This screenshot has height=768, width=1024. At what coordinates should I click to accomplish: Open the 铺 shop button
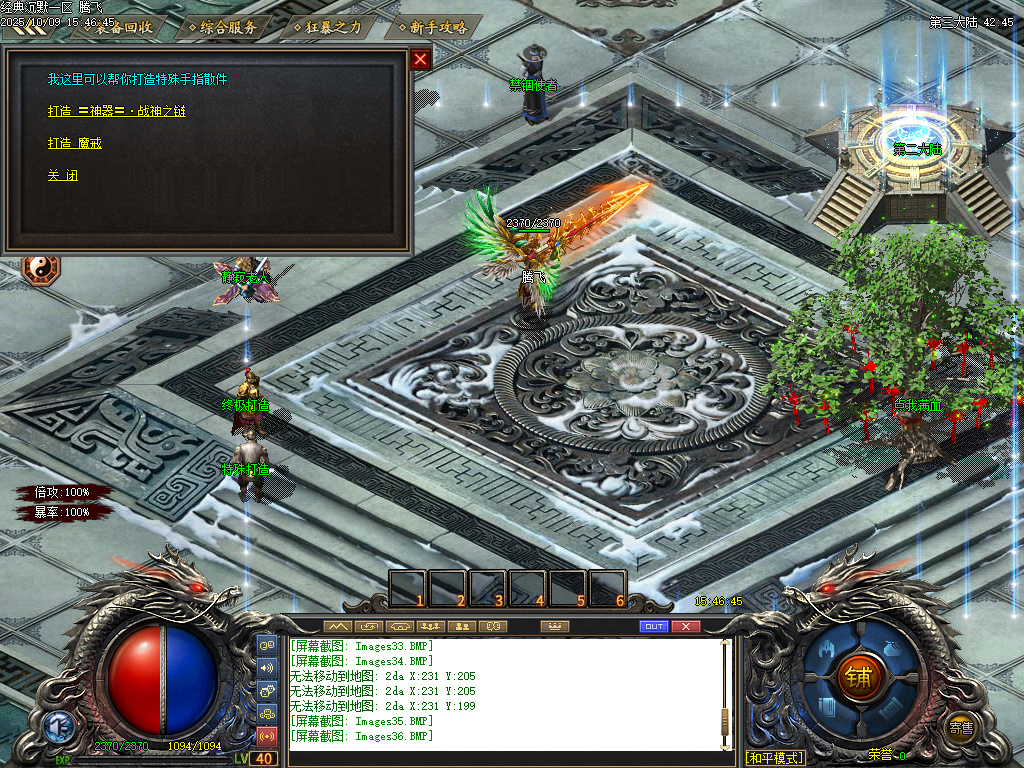coord(858,677)
